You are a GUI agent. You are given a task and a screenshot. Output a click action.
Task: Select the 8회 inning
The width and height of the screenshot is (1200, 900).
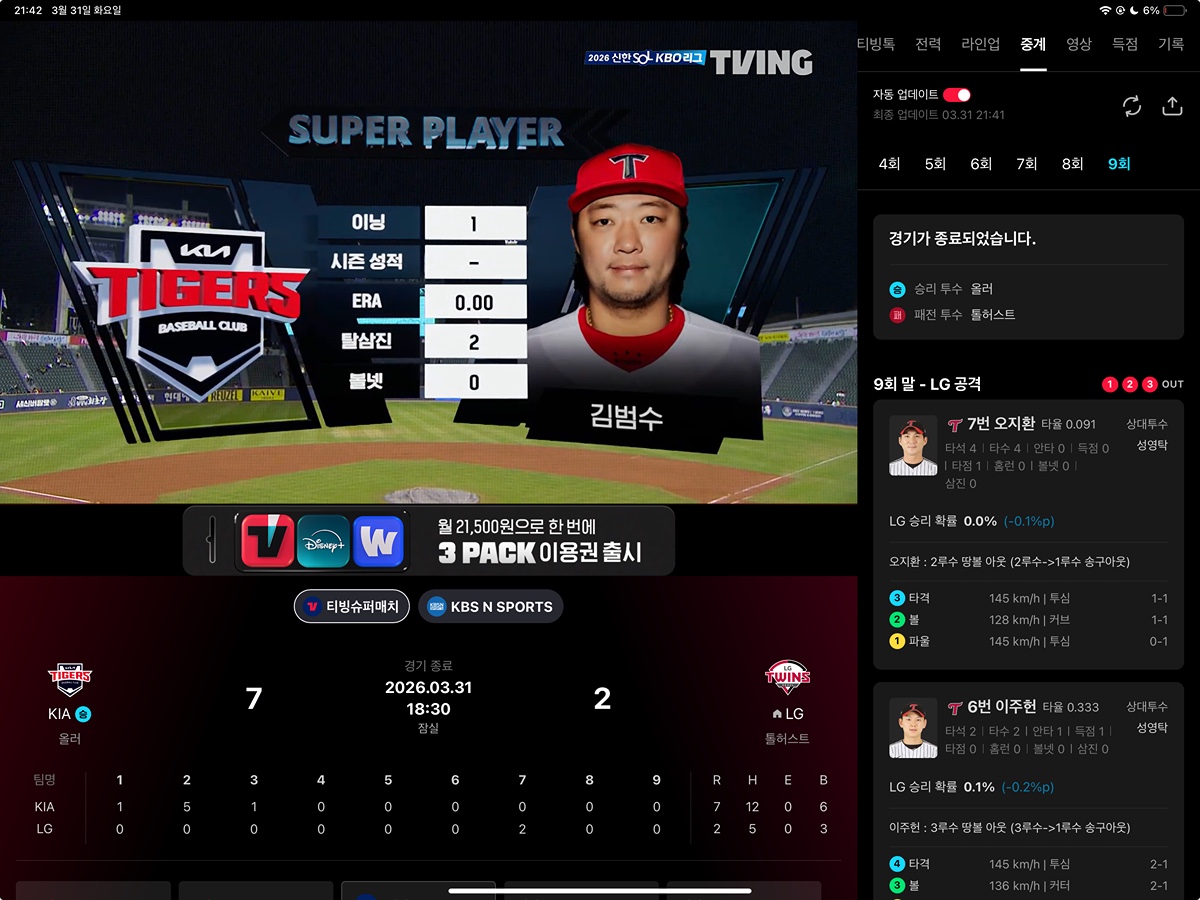point(1073,164)
